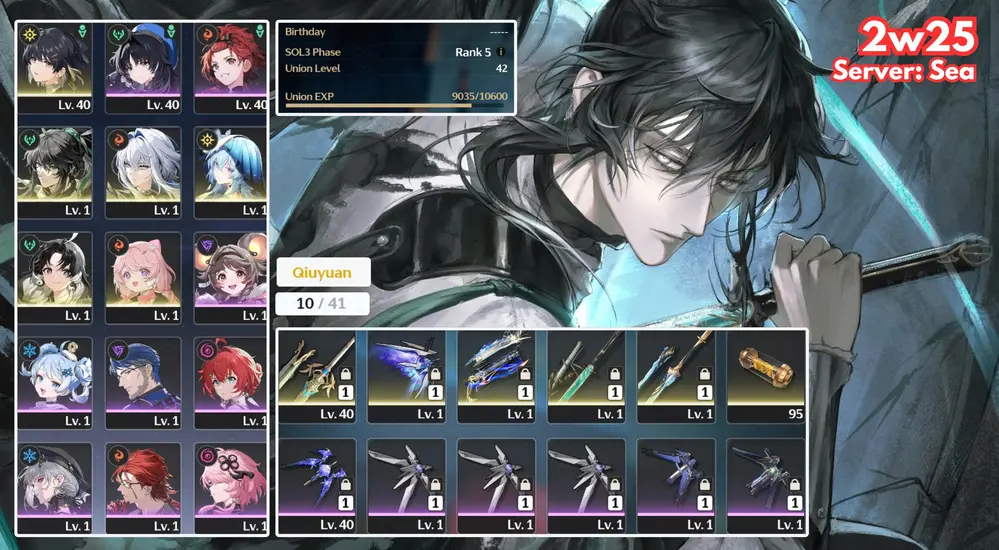Select the white-haired Fusion character portrait

click(x=144, y=172)
